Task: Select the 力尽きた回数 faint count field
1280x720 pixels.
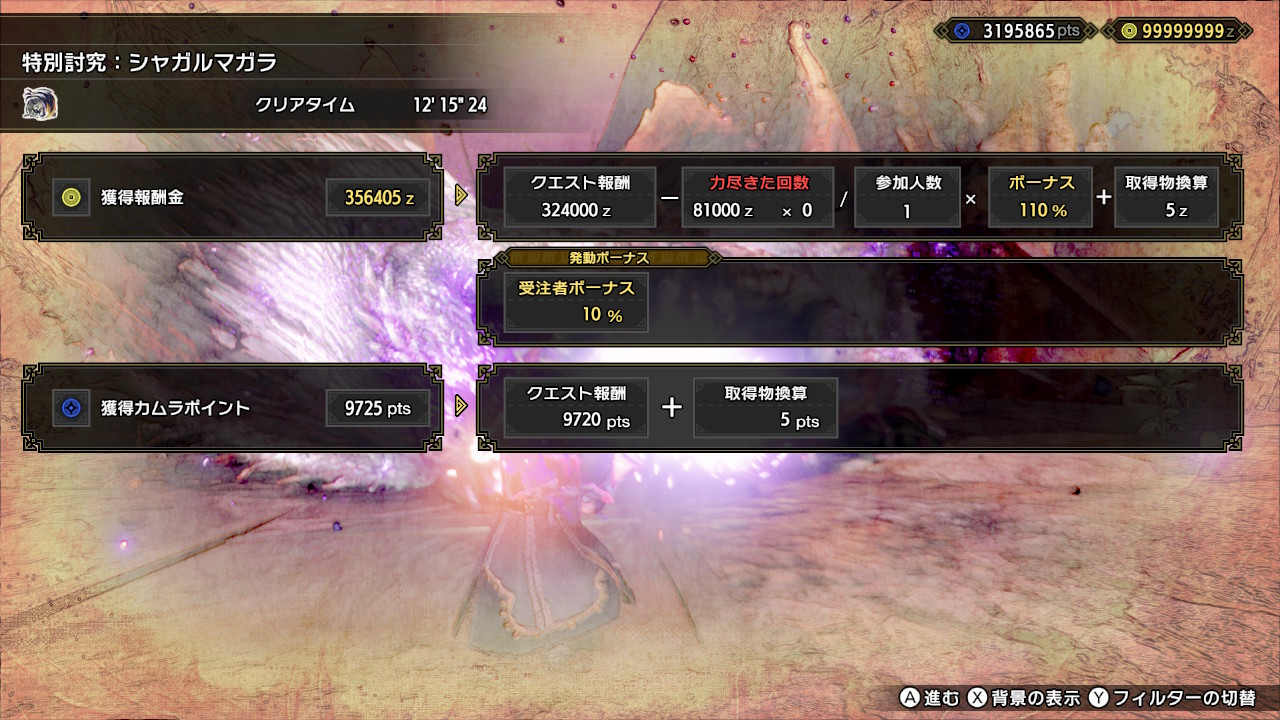Action: (758, 197)
